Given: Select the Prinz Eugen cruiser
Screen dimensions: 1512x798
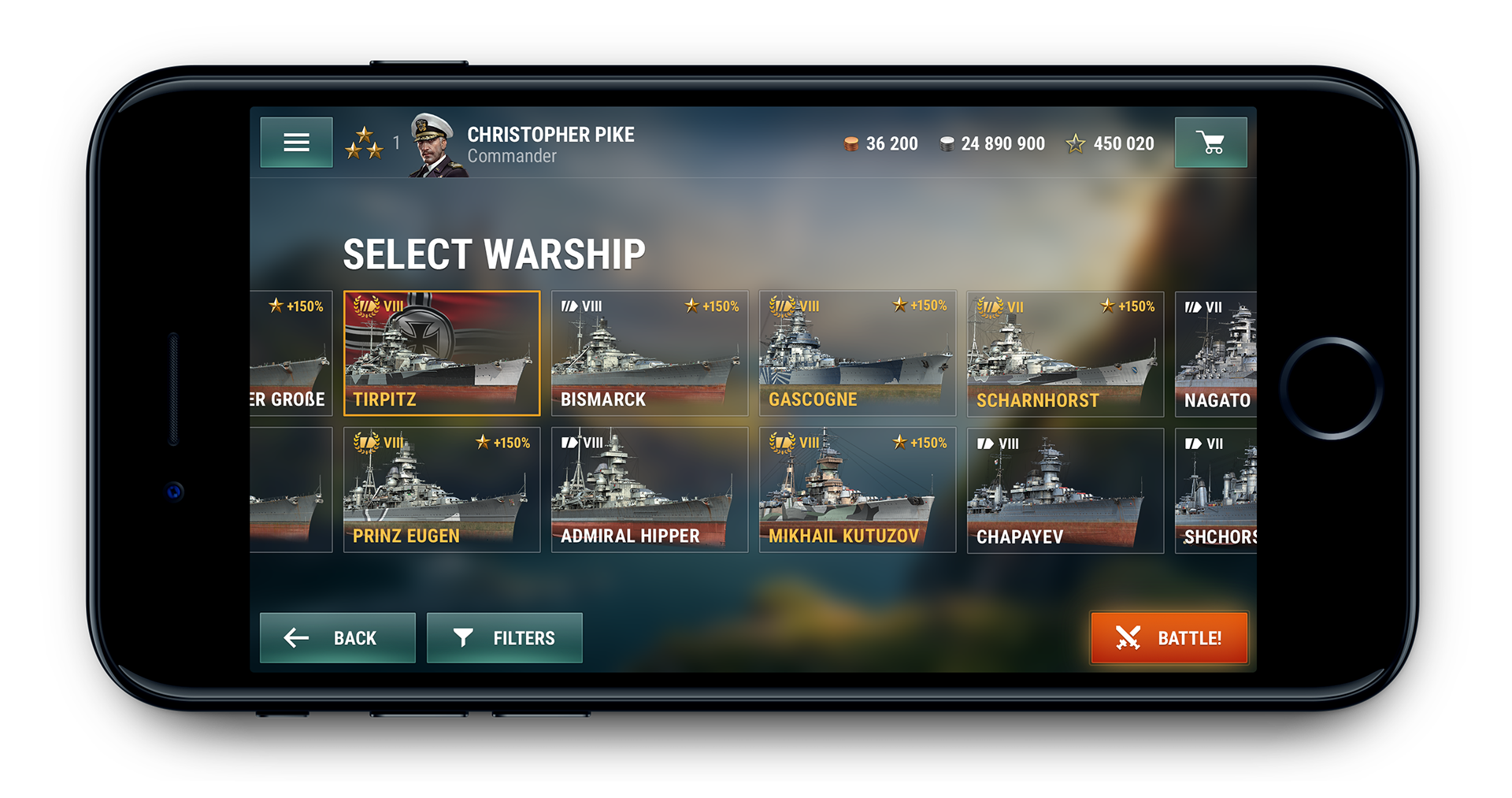Looking at the screenshot, I should (x=442, y=489).
